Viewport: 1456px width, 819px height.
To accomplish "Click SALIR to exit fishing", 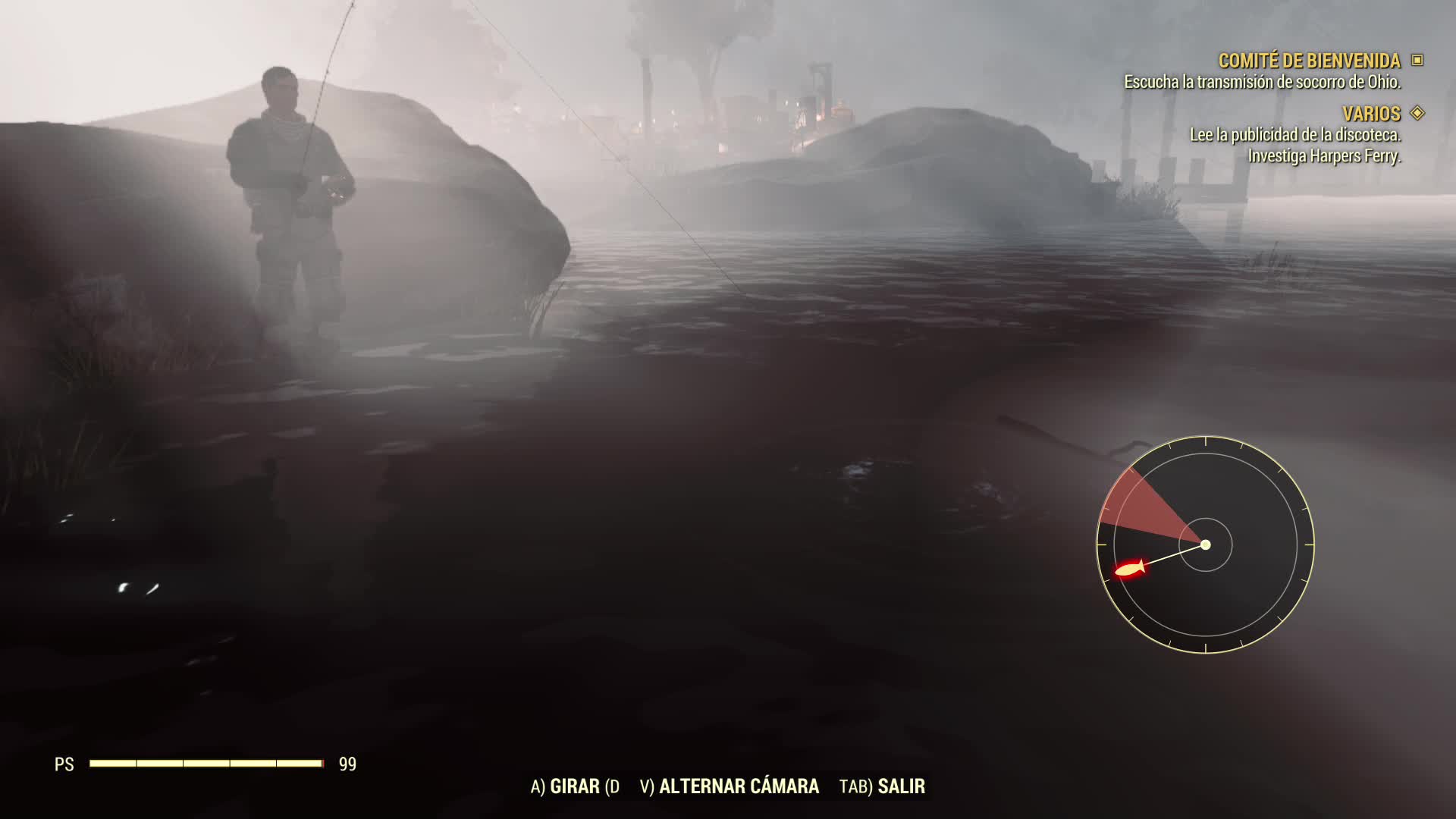I will 901,787.
